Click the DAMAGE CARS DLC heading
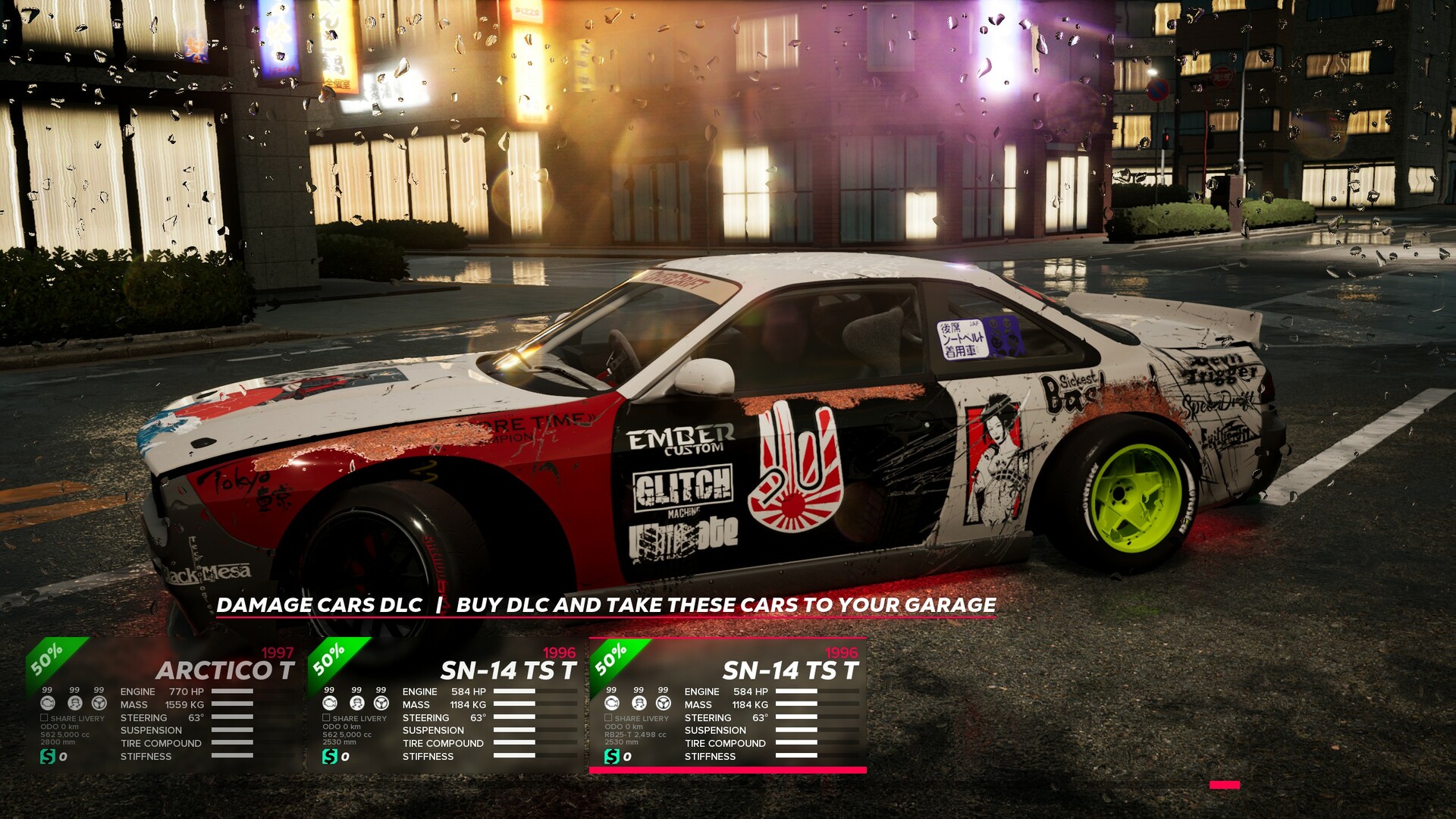The width and height of the screenshot is (1456, 819). [319, 606]
